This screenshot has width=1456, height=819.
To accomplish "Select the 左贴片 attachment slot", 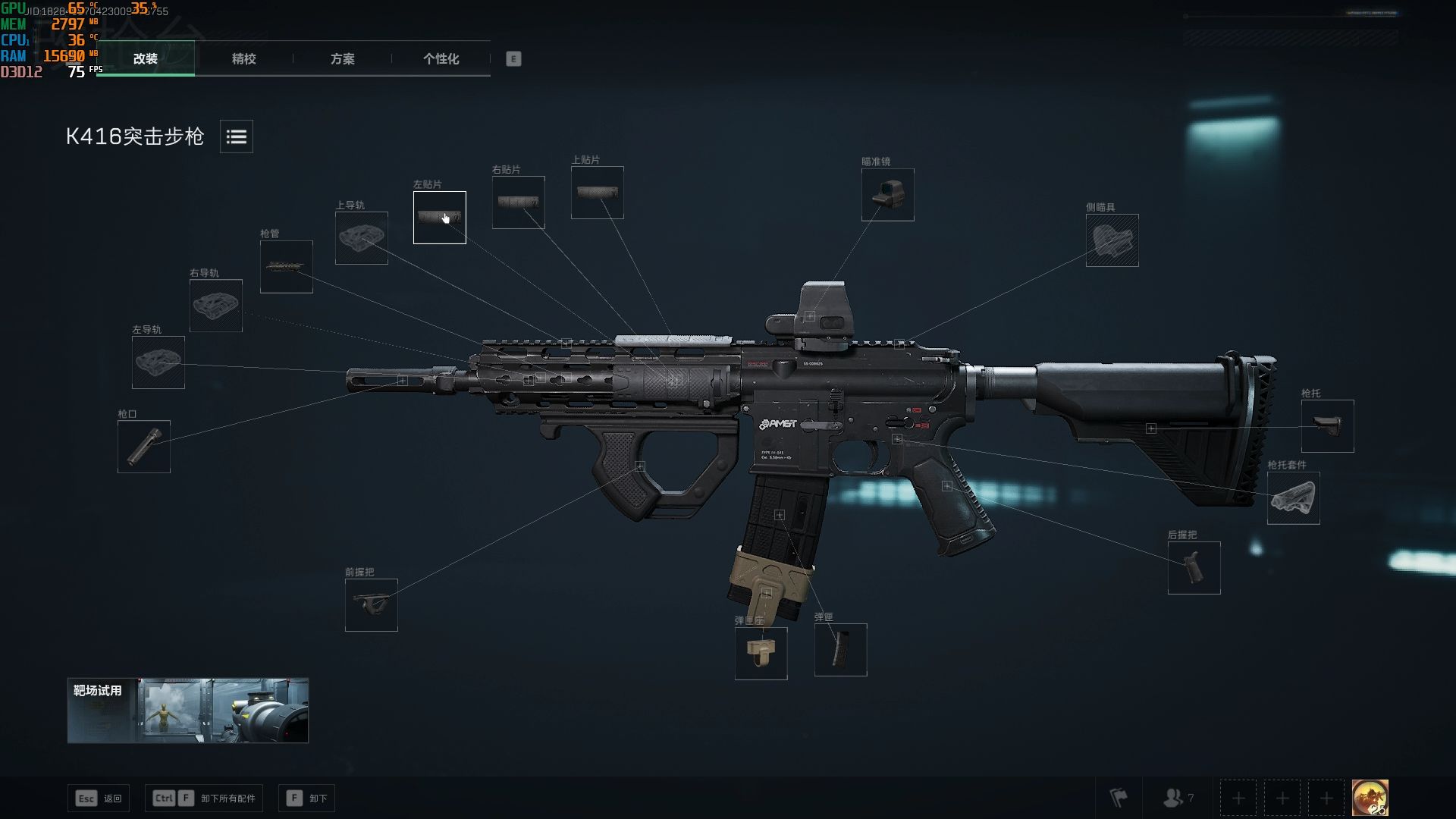I will pyautogui.click(x=439, y=218).
